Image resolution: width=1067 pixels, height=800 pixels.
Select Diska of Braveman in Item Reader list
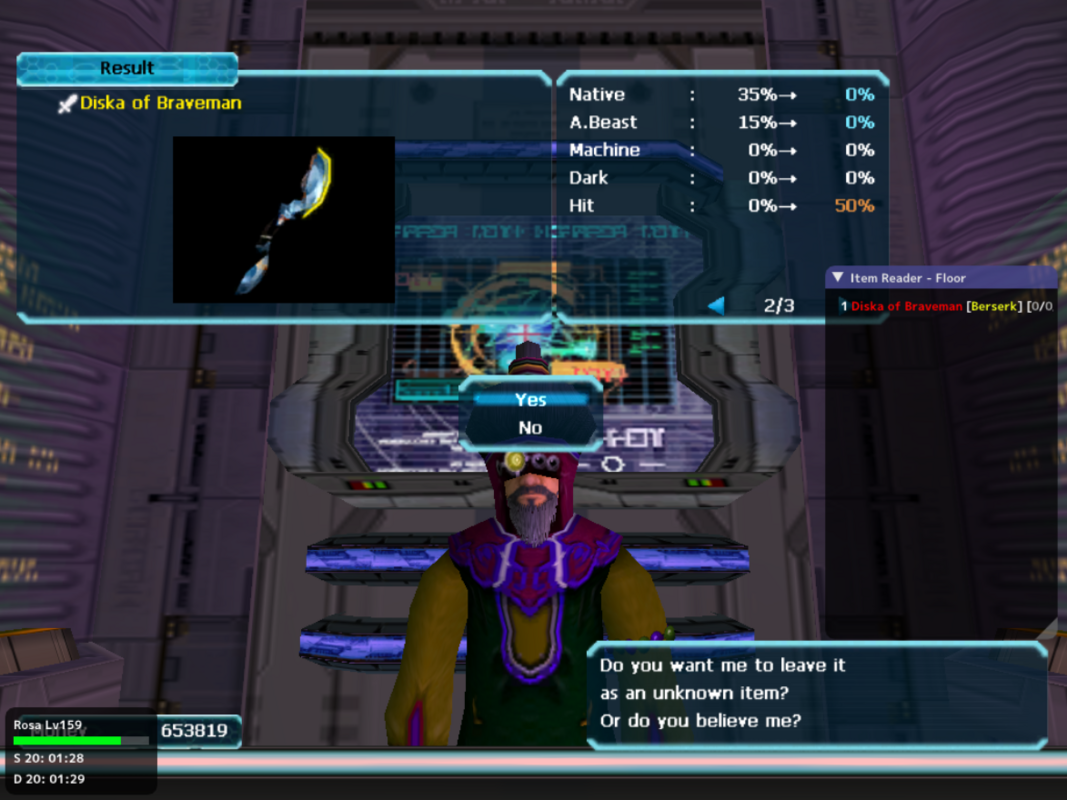click(x=906, y=306)
